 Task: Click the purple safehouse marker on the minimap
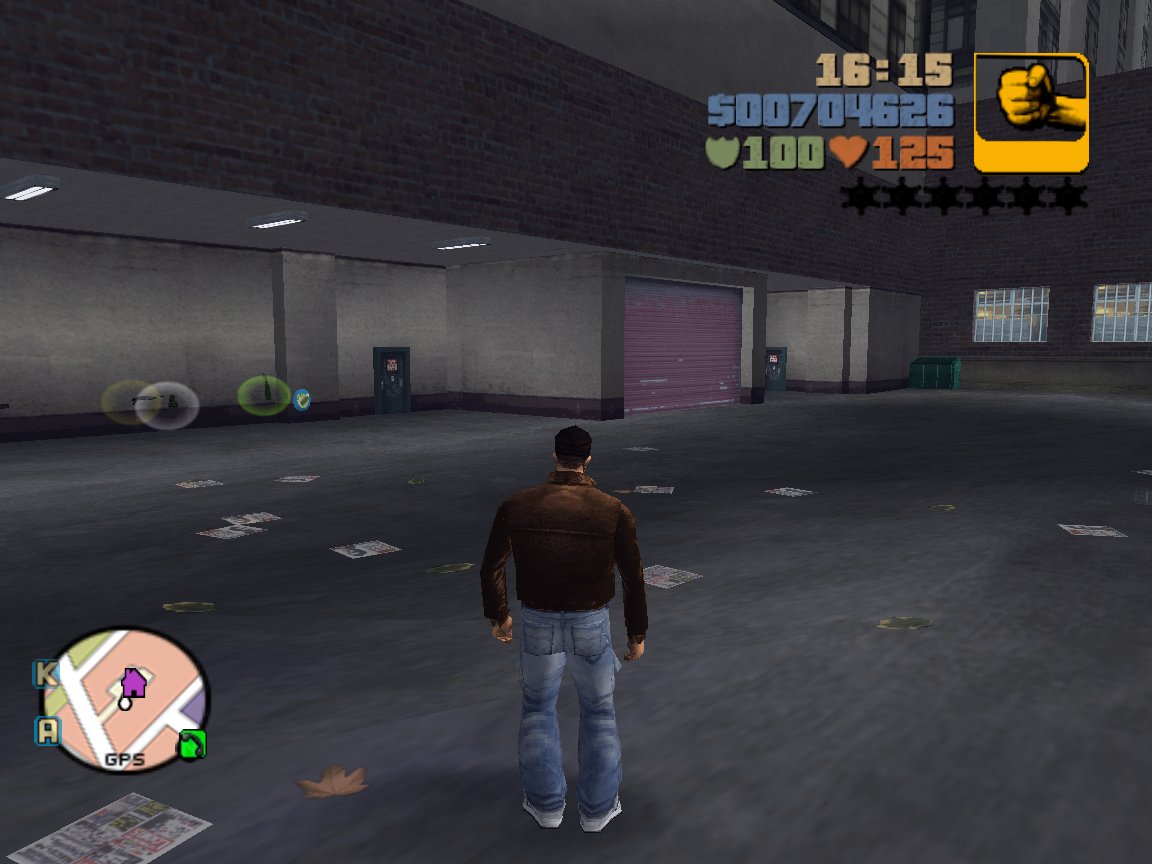pos(133,683)
